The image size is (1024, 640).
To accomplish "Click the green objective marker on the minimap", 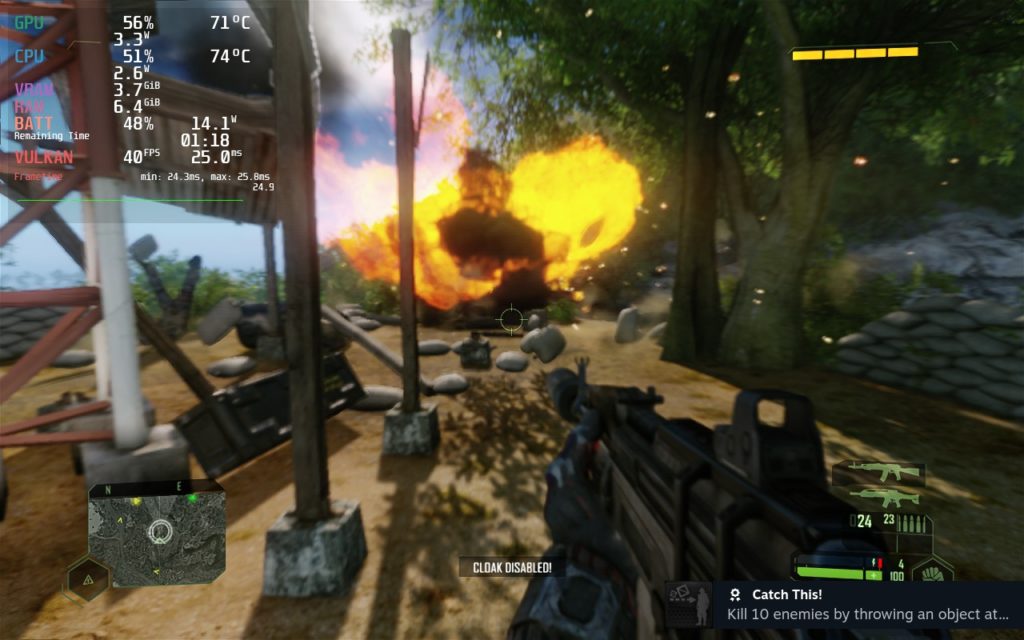I will (x=191, y=497).
